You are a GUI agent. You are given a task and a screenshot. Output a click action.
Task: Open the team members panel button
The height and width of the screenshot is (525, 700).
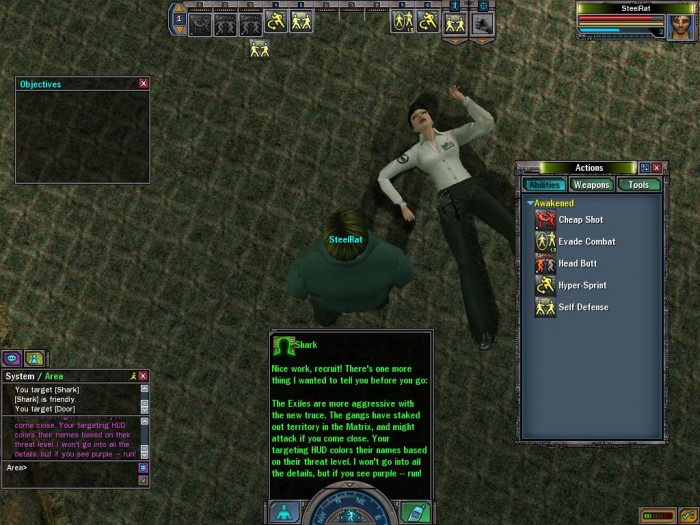pyautogui.click(x=34, y=358)
